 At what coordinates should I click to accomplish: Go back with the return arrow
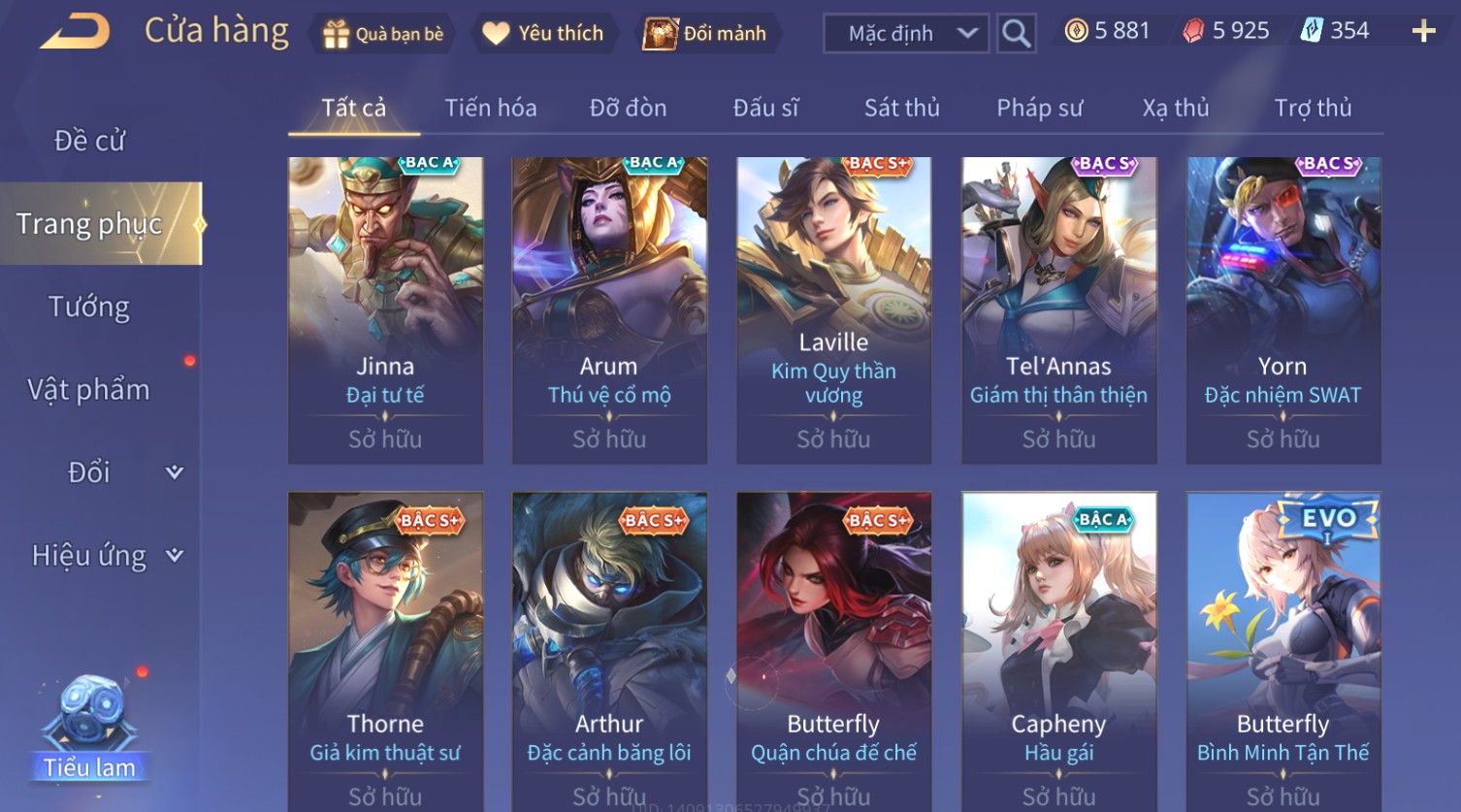pos(75,32)
